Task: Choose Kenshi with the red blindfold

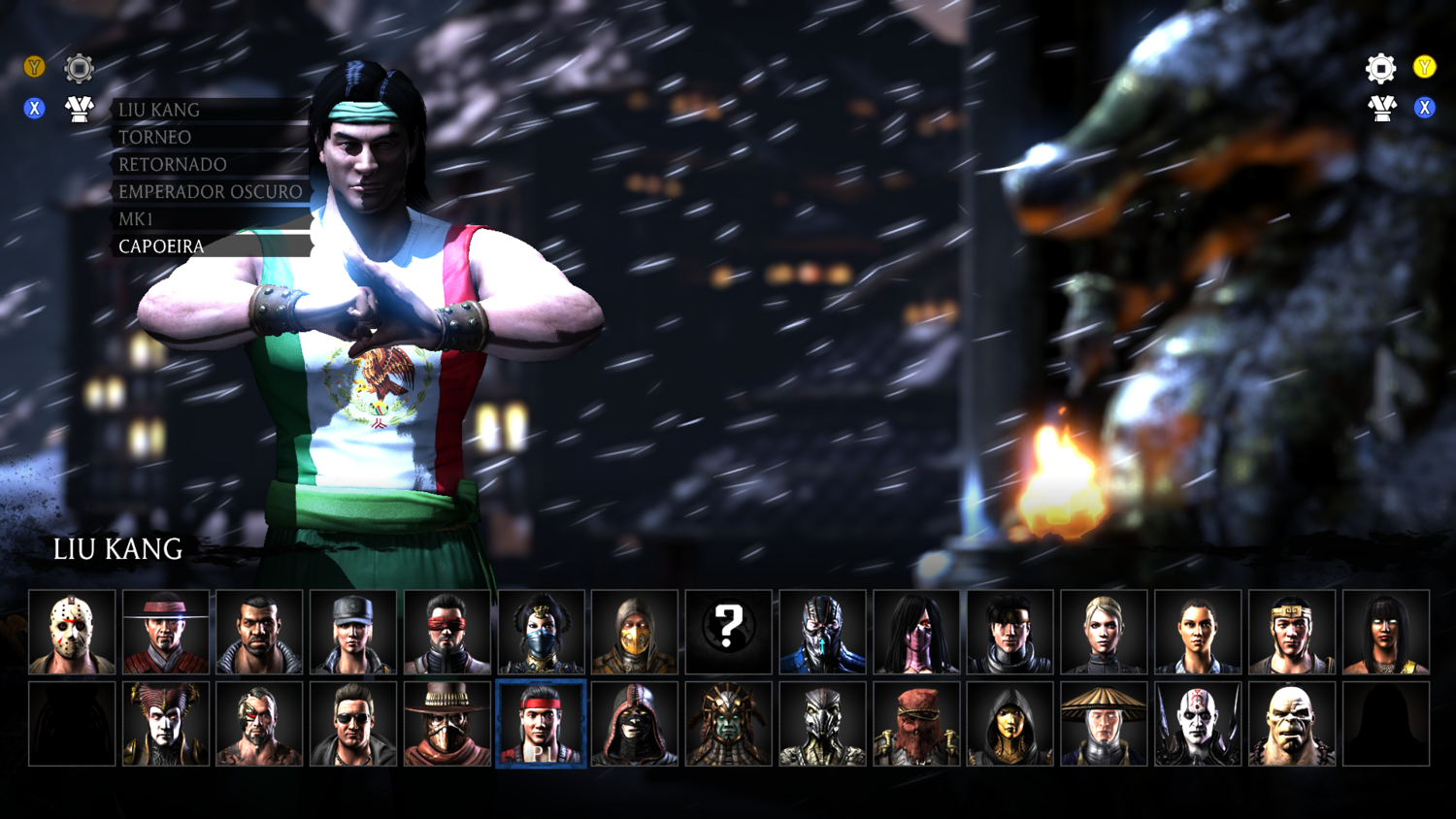Action: coord(447,632)
